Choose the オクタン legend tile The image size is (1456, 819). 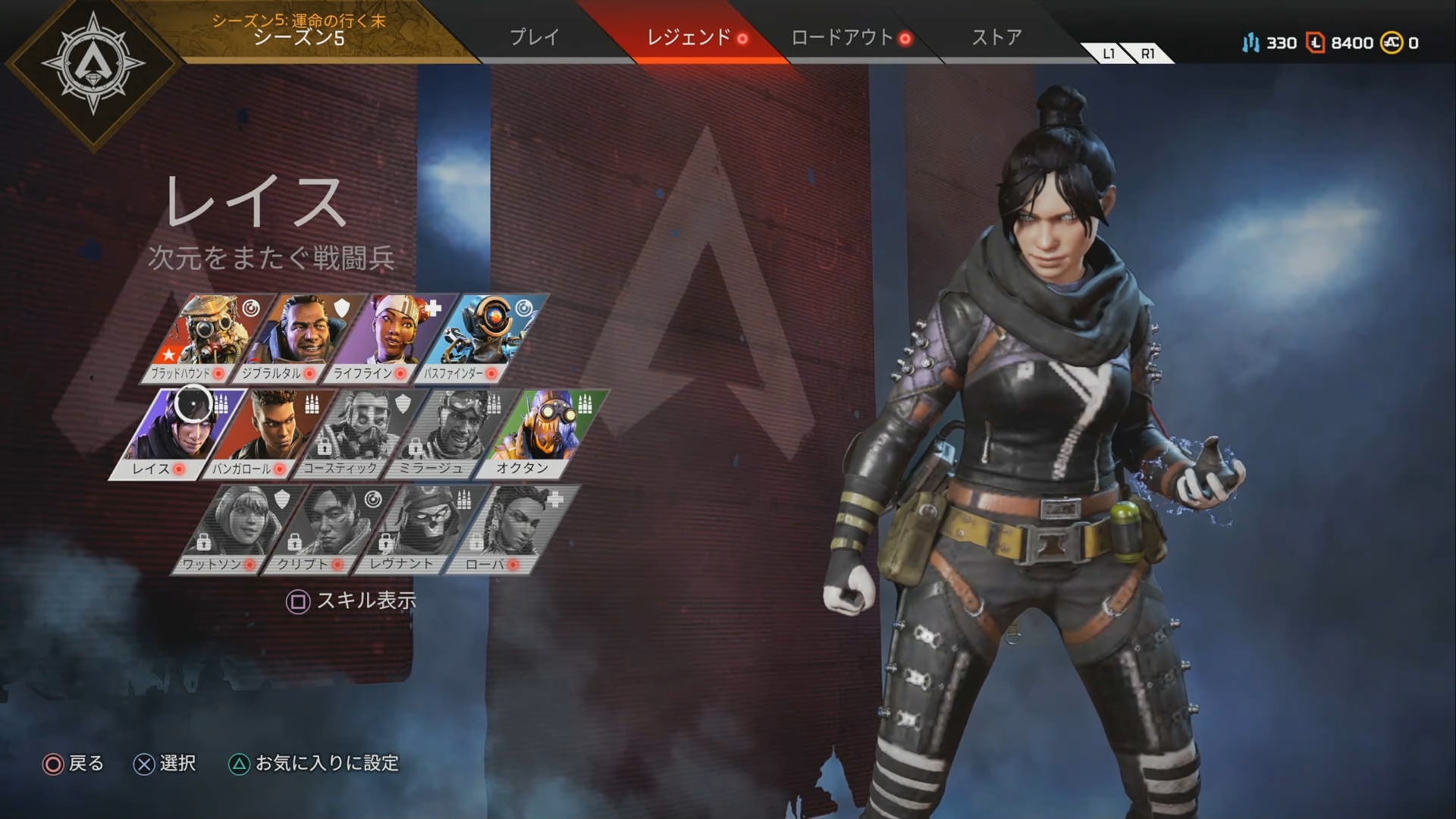pos(542,434)
